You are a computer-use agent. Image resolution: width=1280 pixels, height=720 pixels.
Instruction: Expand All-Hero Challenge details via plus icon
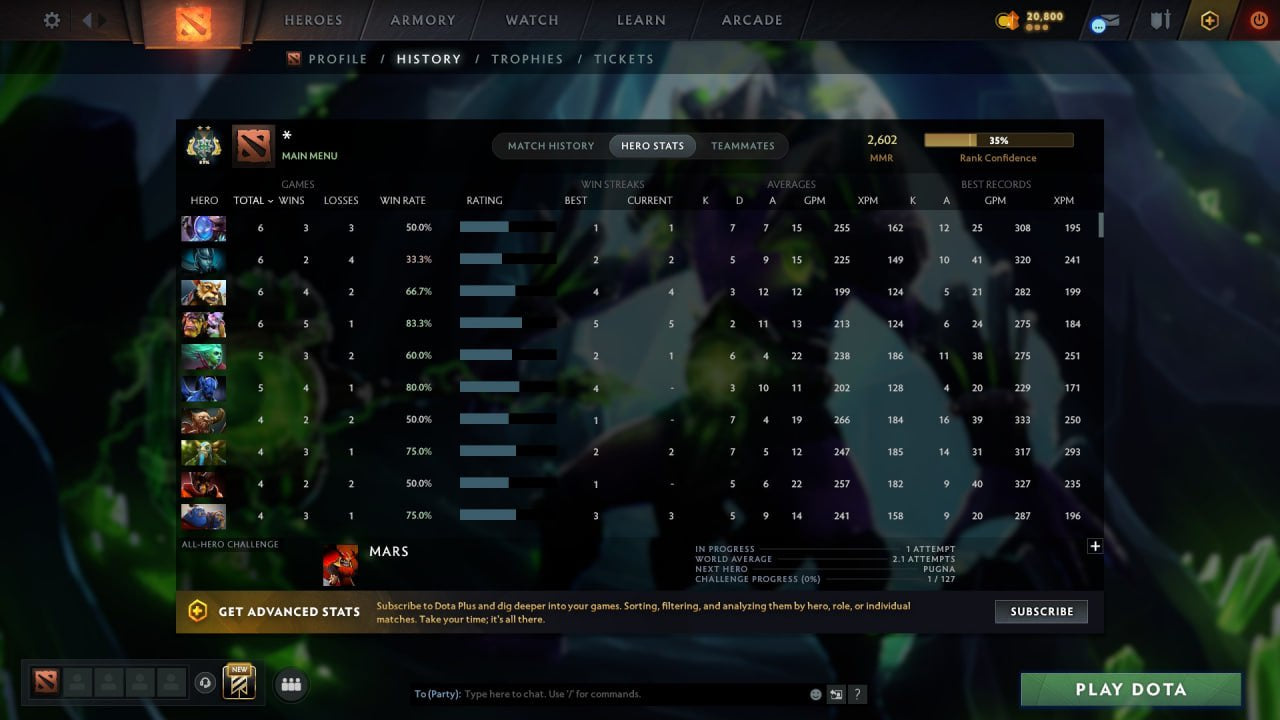click(x=1095, y=546)
